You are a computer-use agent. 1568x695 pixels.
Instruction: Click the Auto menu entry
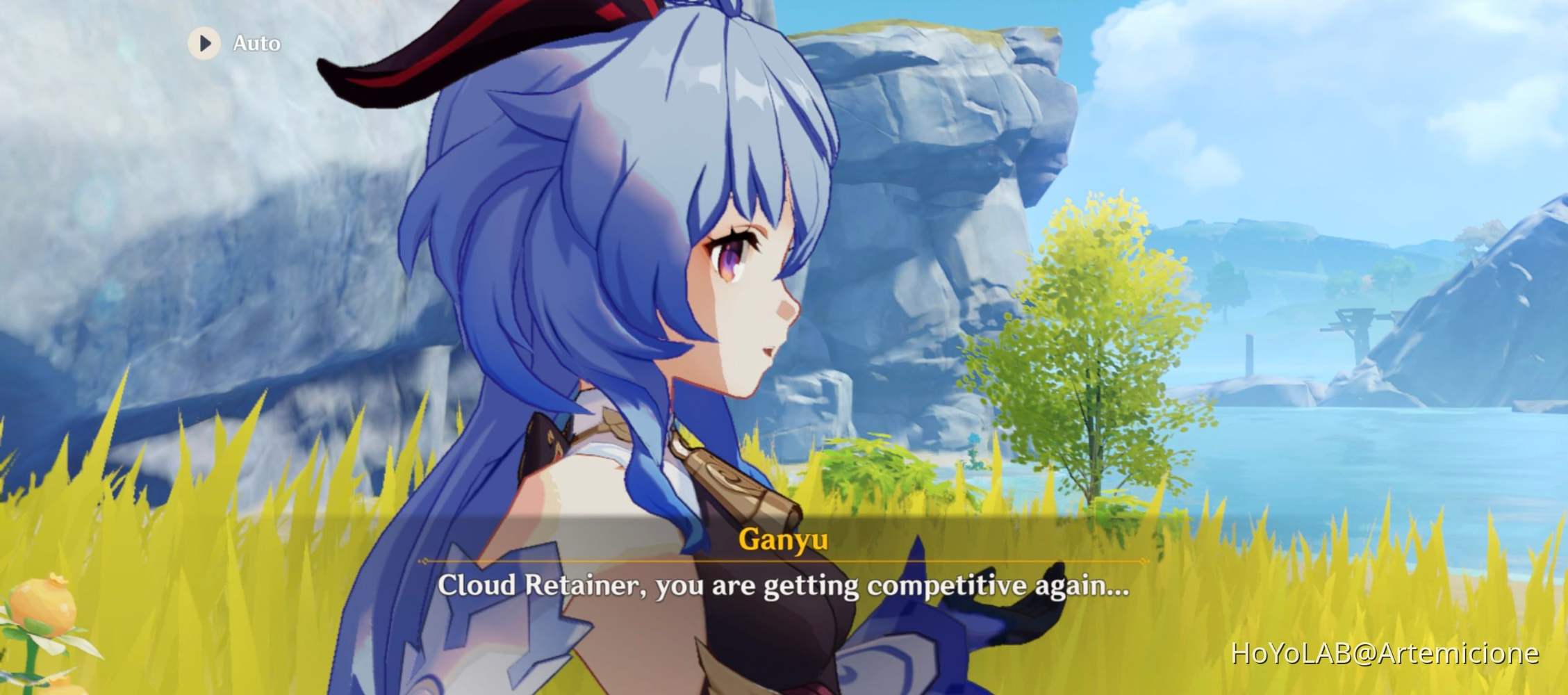[x=254, y=44]
